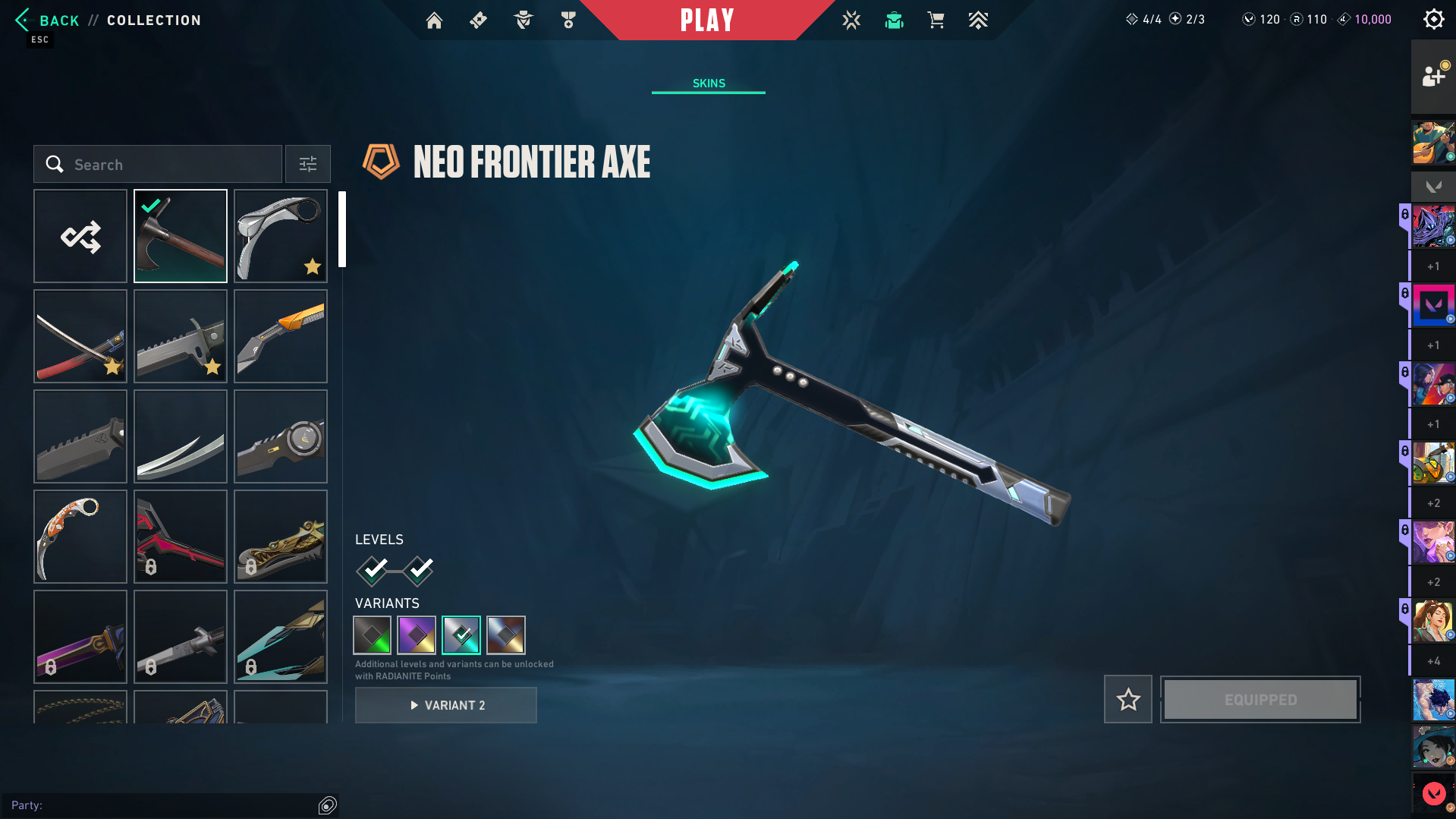Open the settings gear icon
This screenshot has height=819, width=1456.
click(1433, 20)
